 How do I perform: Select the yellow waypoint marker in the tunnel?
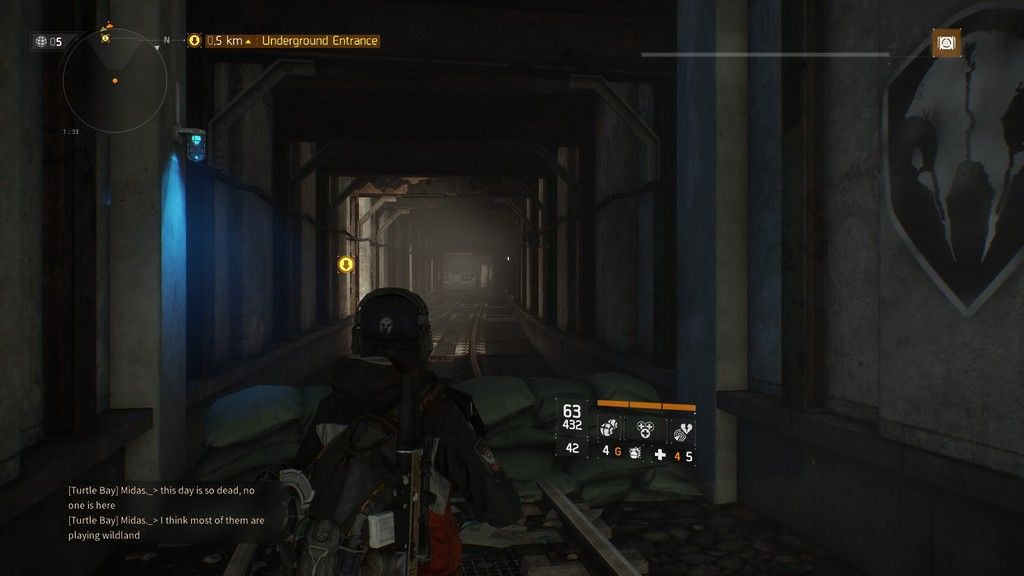click(x=346, y=264)
